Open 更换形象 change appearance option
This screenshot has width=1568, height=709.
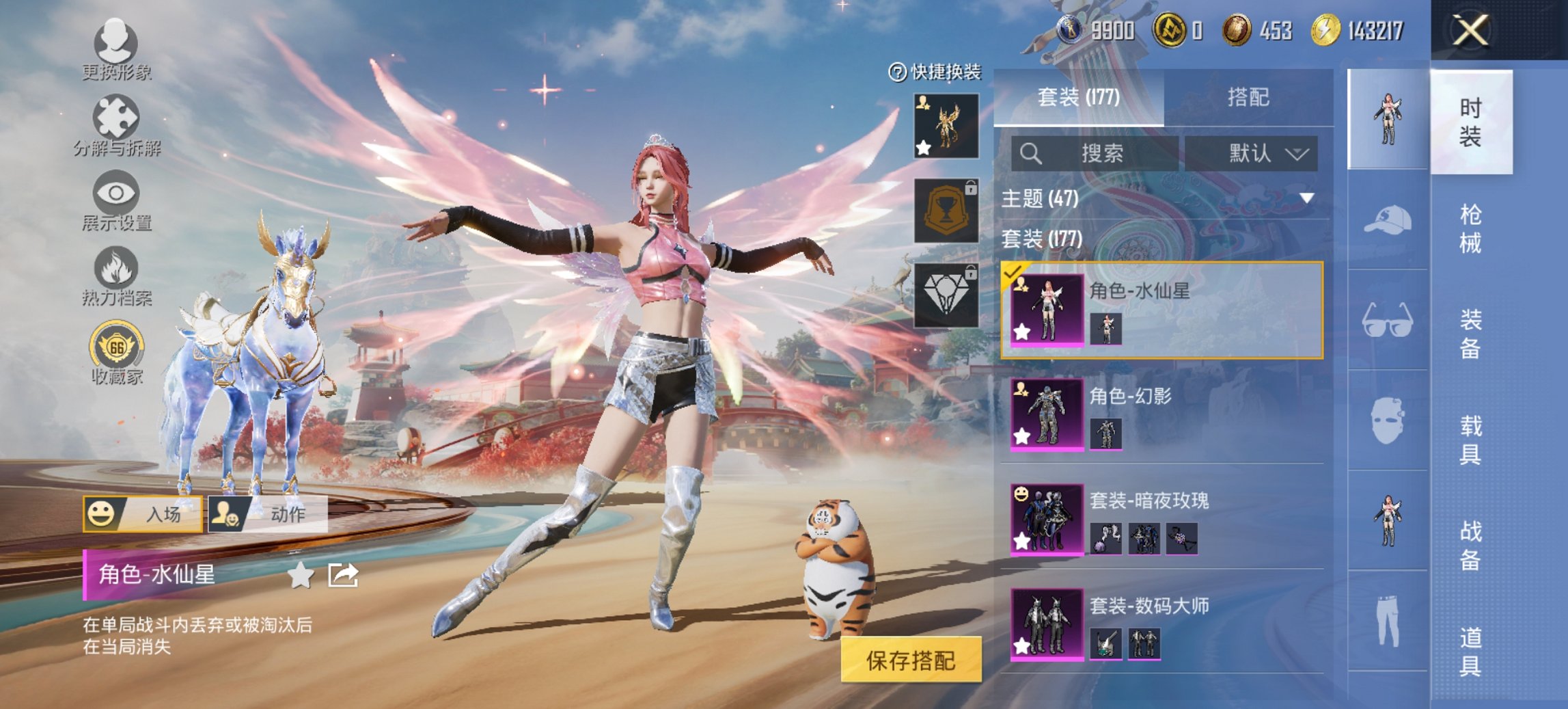pos(116,49)
